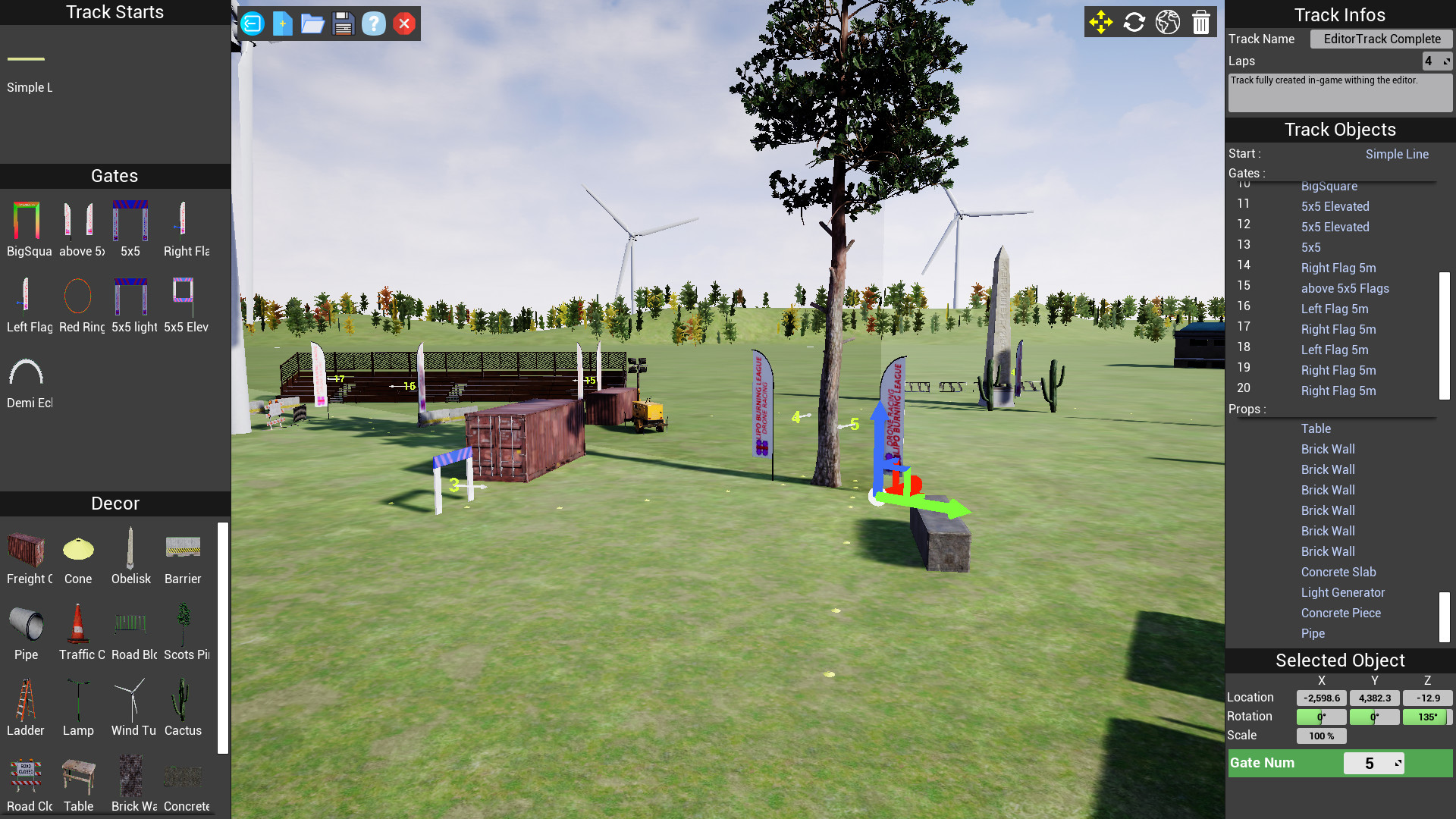Choose the Traffic Cone decor item
This screenshot has height=819, width=1456.
(78, 623)
